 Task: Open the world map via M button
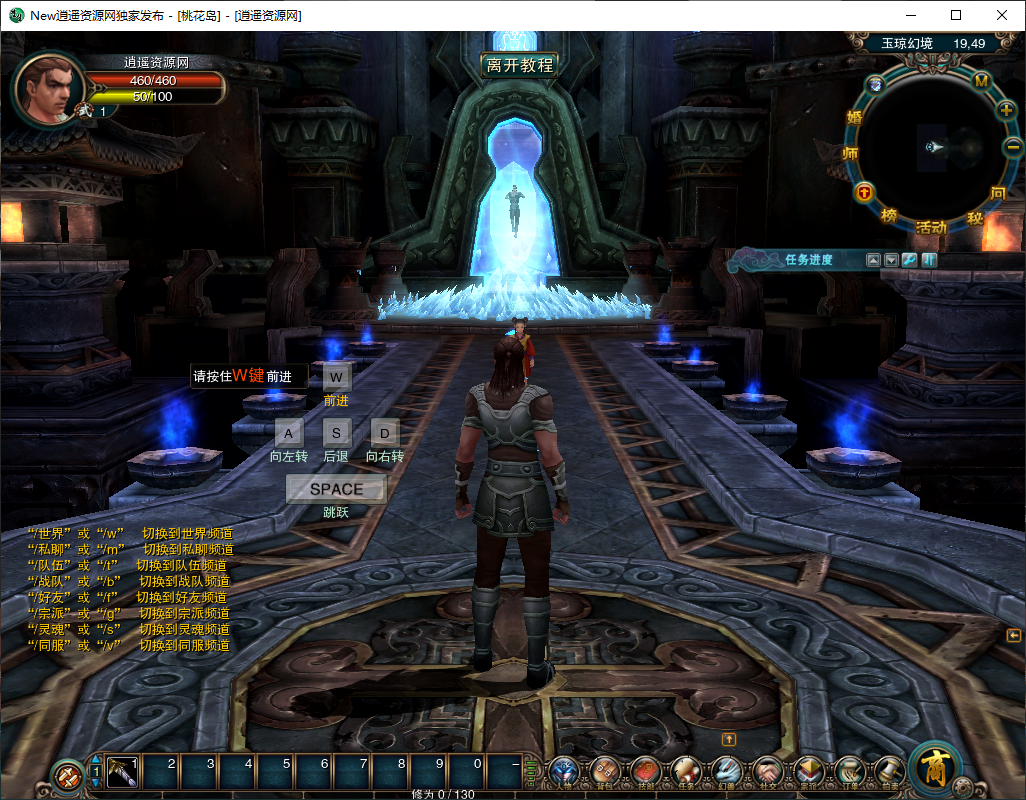[981, 81]
